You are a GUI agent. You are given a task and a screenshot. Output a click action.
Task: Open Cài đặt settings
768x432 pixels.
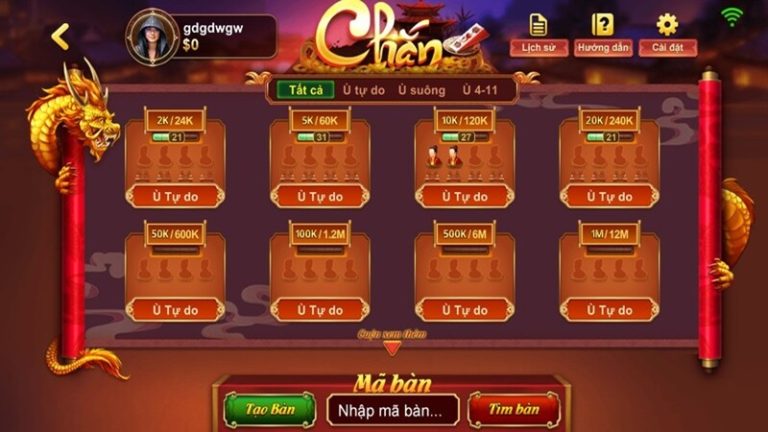click(x=667, y=33)
